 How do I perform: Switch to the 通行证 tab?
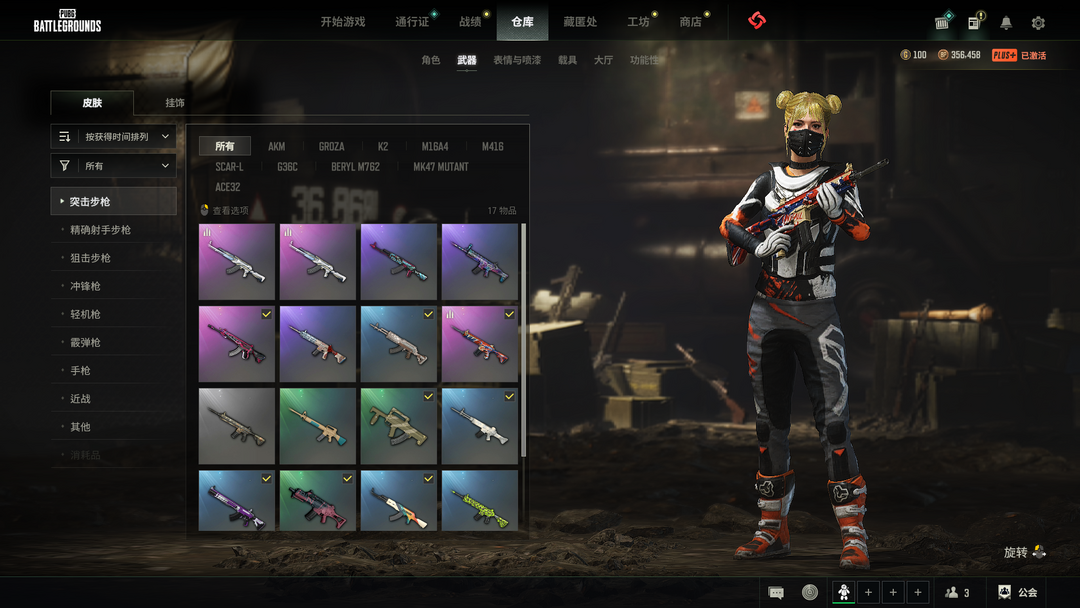411,22
